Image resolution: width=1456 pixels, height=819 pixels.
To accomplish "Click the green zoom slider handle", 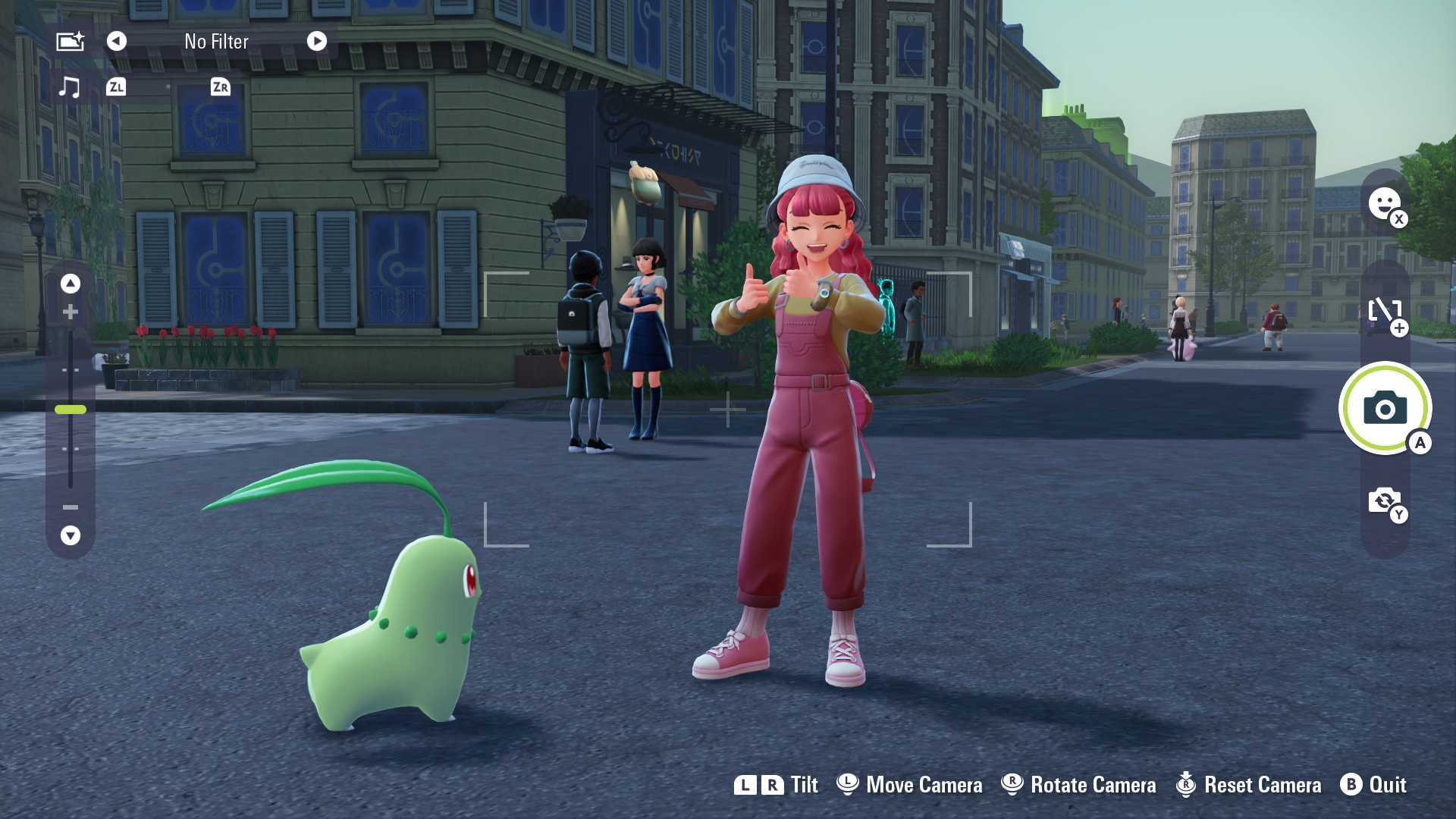I will 71,409.
